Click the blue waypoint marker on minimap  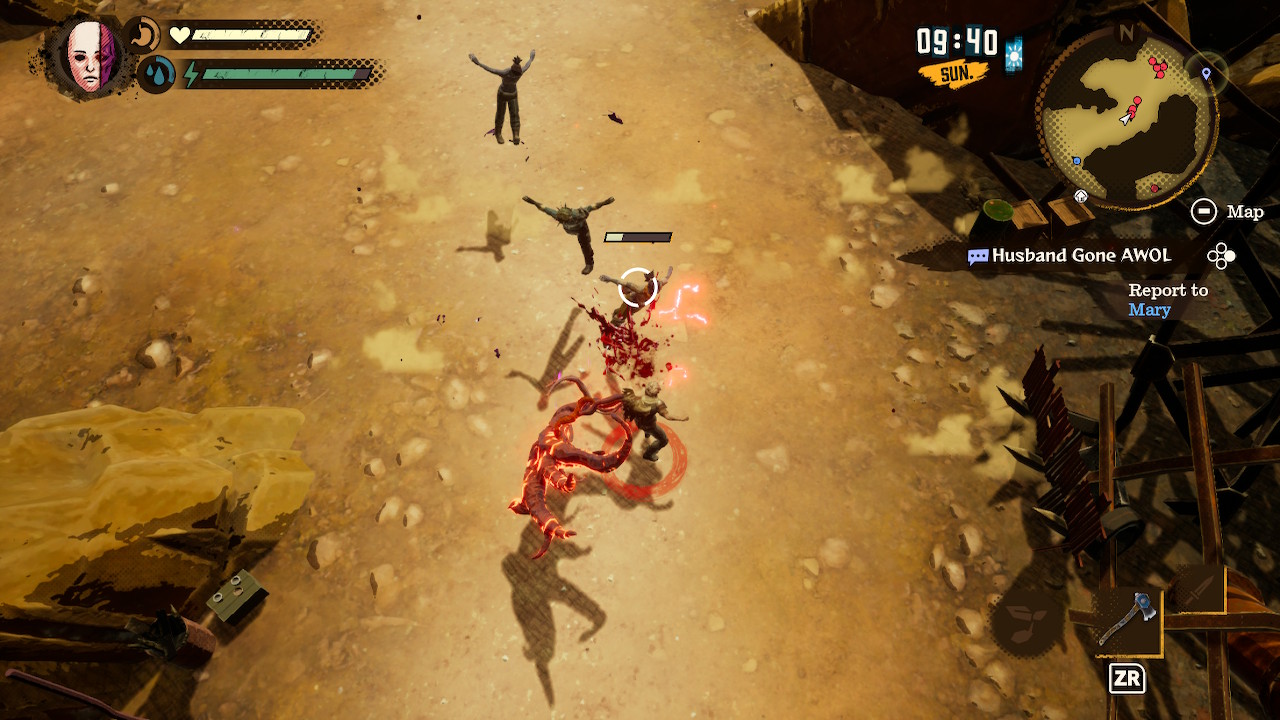coord(1206,73)
